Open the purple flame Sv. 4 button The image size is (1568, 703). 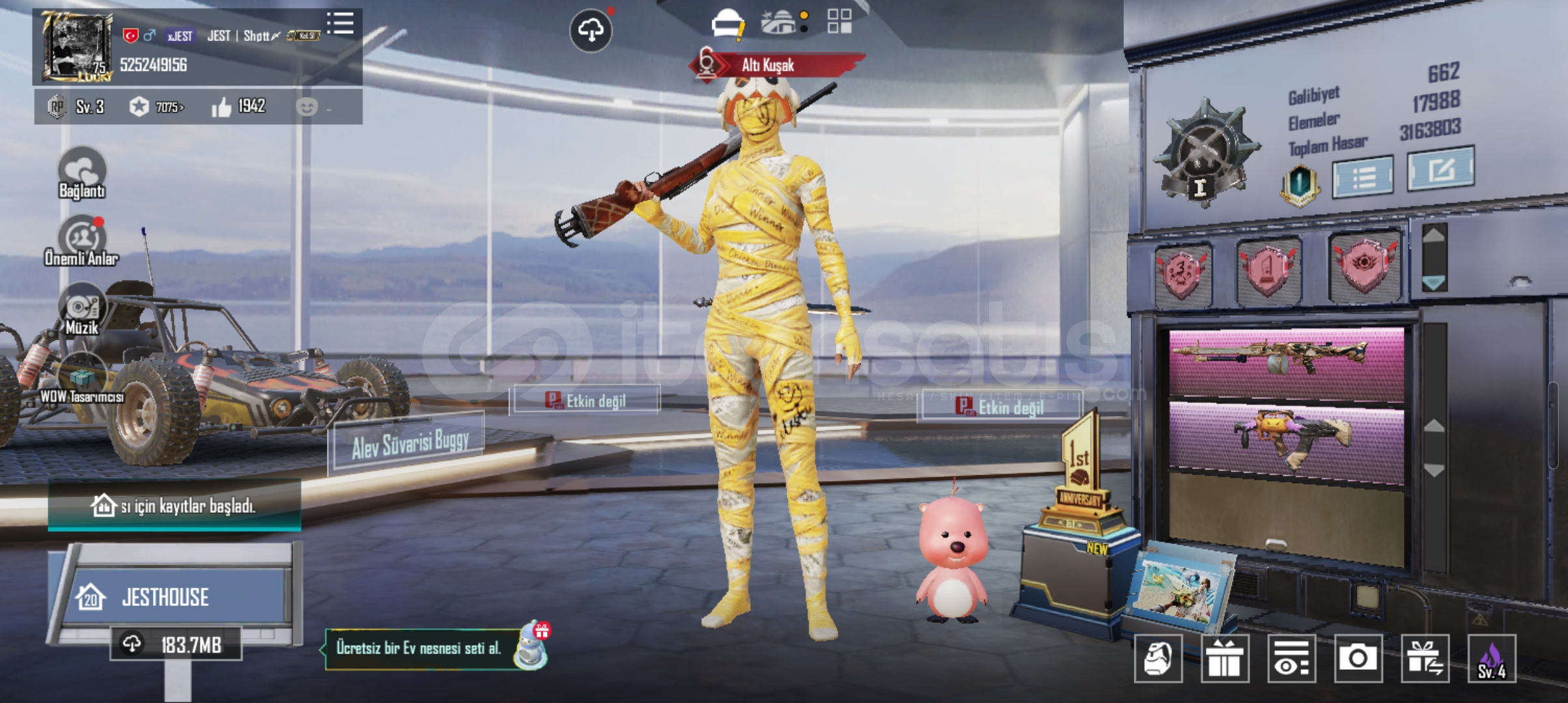click(x=1491, y=658)
